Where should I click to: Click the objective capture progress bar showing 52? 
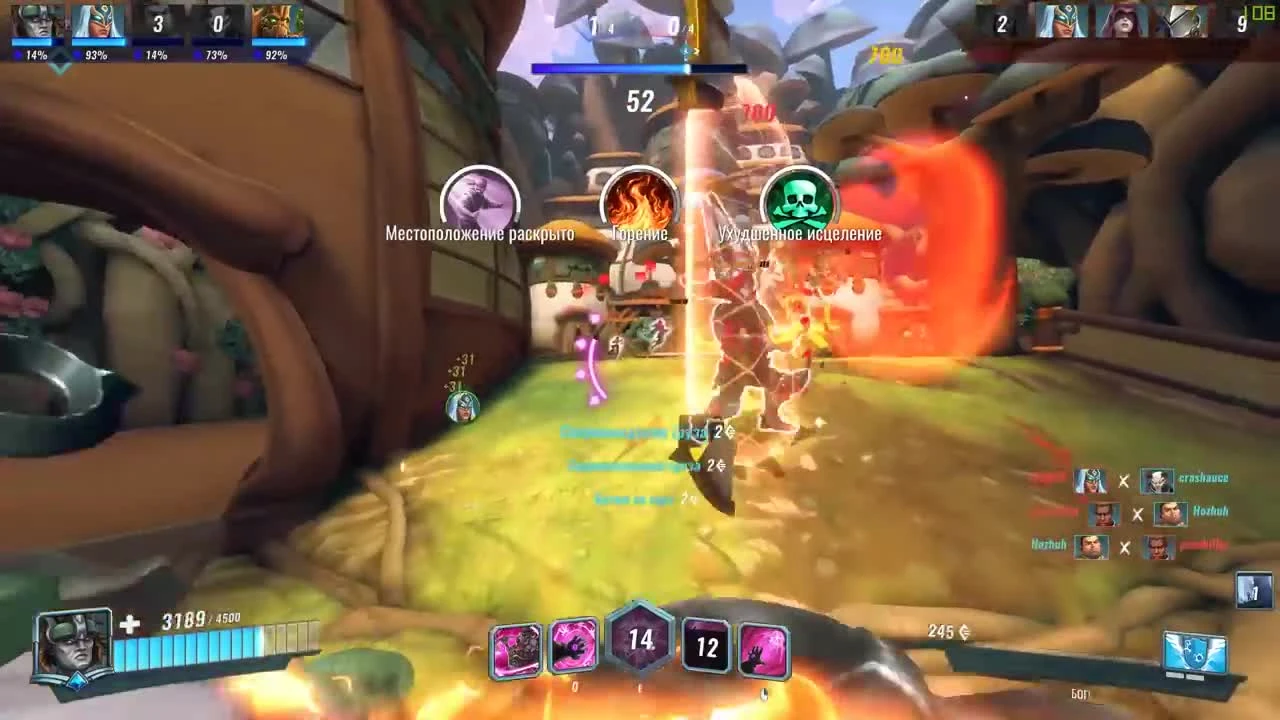(640, 68)
